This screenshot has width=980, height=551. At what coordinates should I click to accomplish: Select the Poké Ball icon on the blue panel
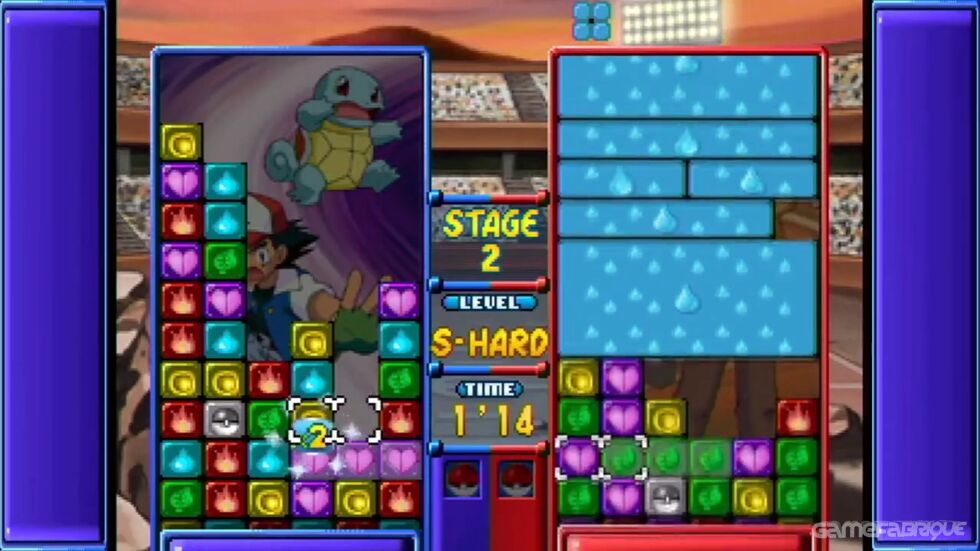click(462, 479)
